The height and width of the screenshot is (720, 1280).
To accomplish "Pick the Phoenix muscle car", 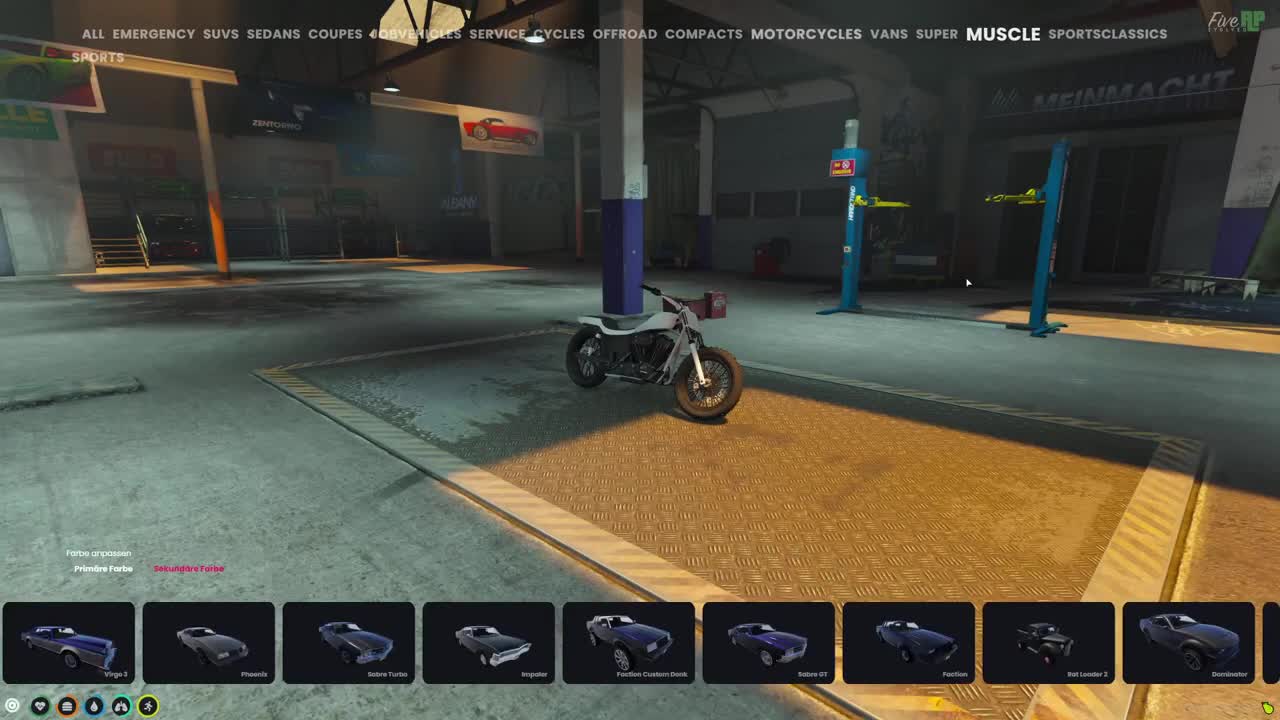I will [x=208, y=643].
